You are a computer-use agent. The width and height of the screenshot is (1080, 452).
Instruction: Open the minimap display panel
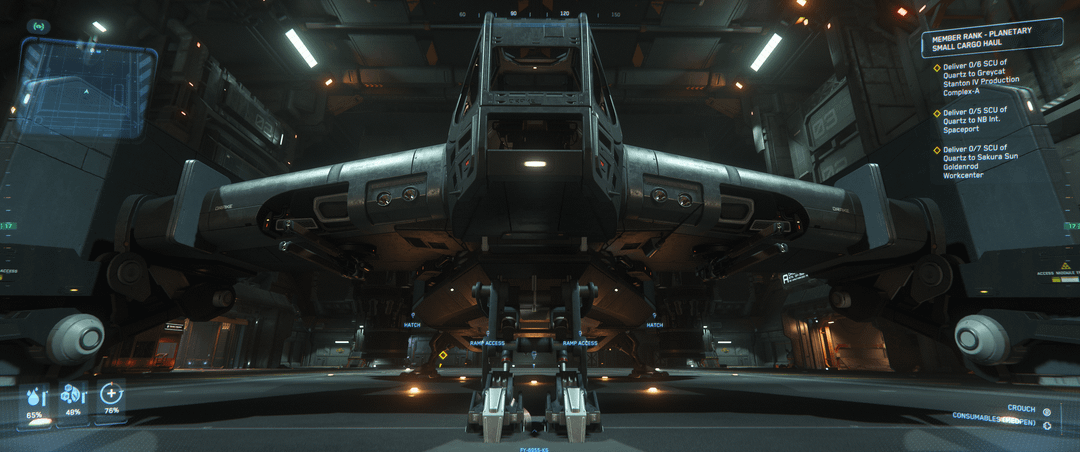(86, 88)
